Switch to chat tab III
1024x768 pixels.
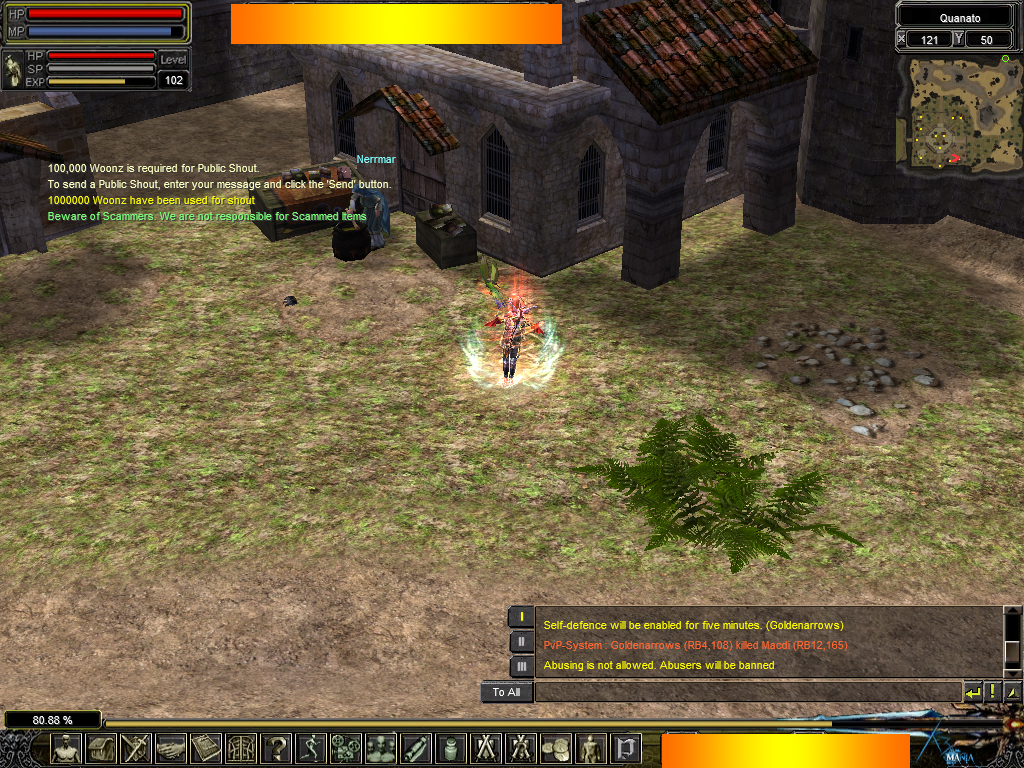click(x=521, y=666)
